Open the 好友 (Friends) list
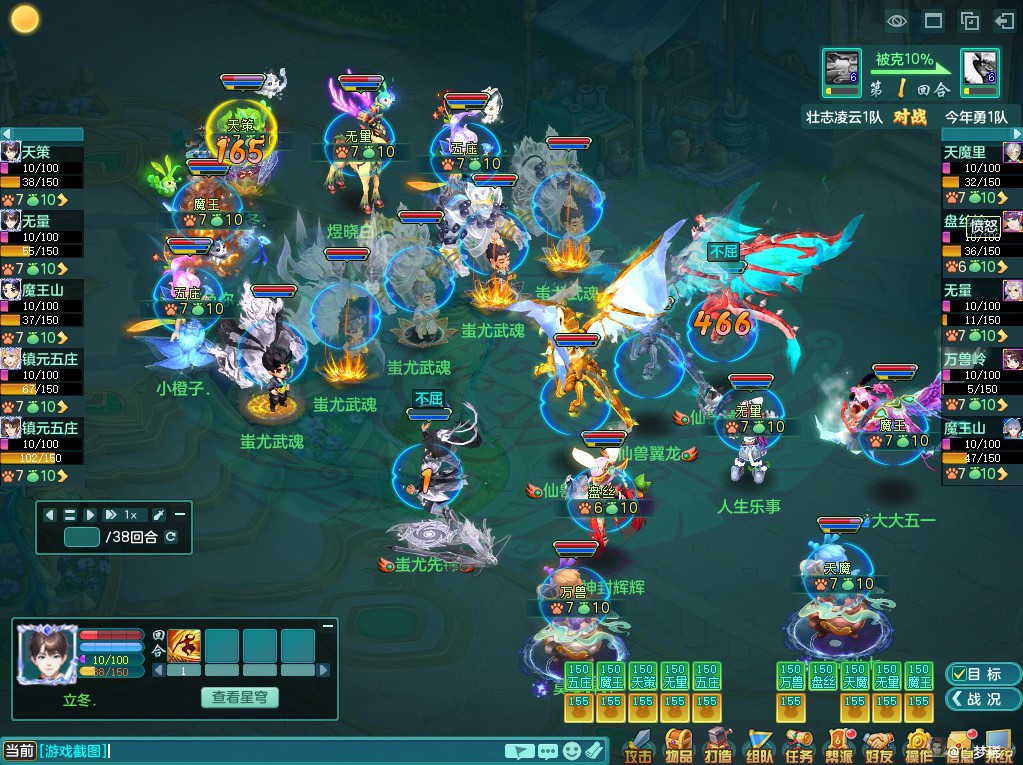This screenshot has width=1023, height=765. tap(878, 744)
